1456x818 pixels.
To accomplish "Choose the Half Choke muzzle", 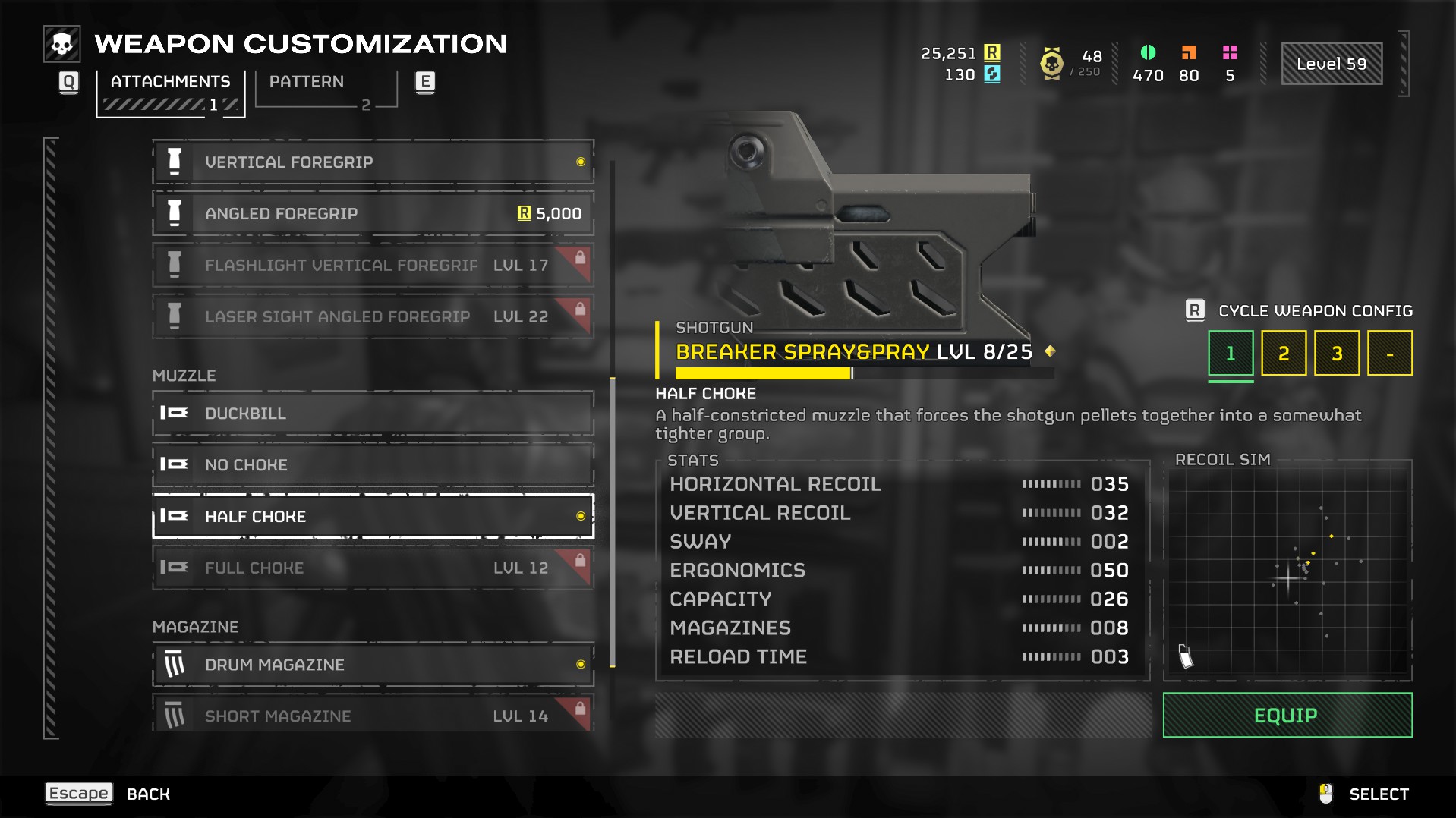I will (372, 517).
